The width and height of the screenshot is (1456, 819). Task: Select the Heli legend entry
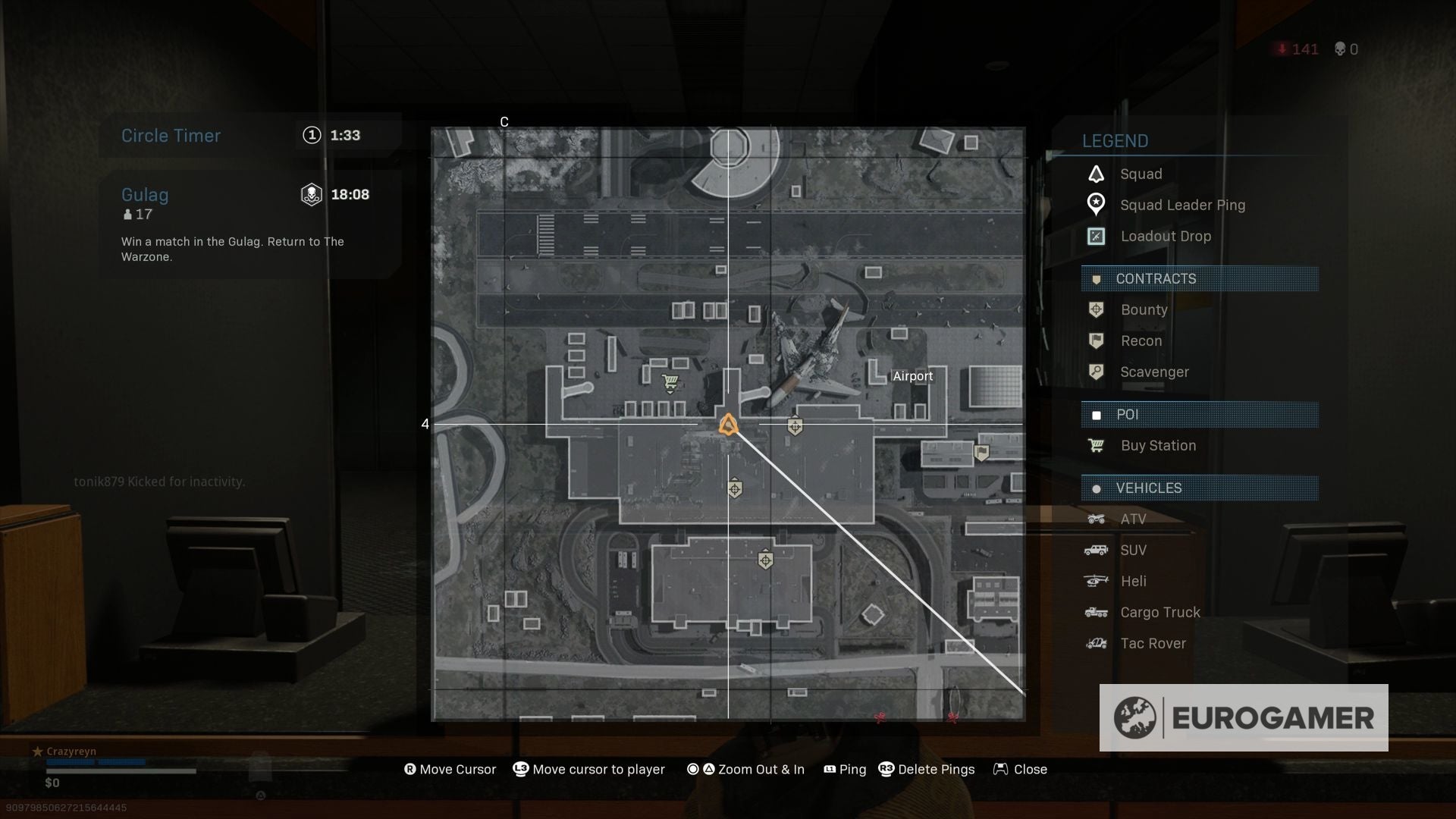(1133, 582)
